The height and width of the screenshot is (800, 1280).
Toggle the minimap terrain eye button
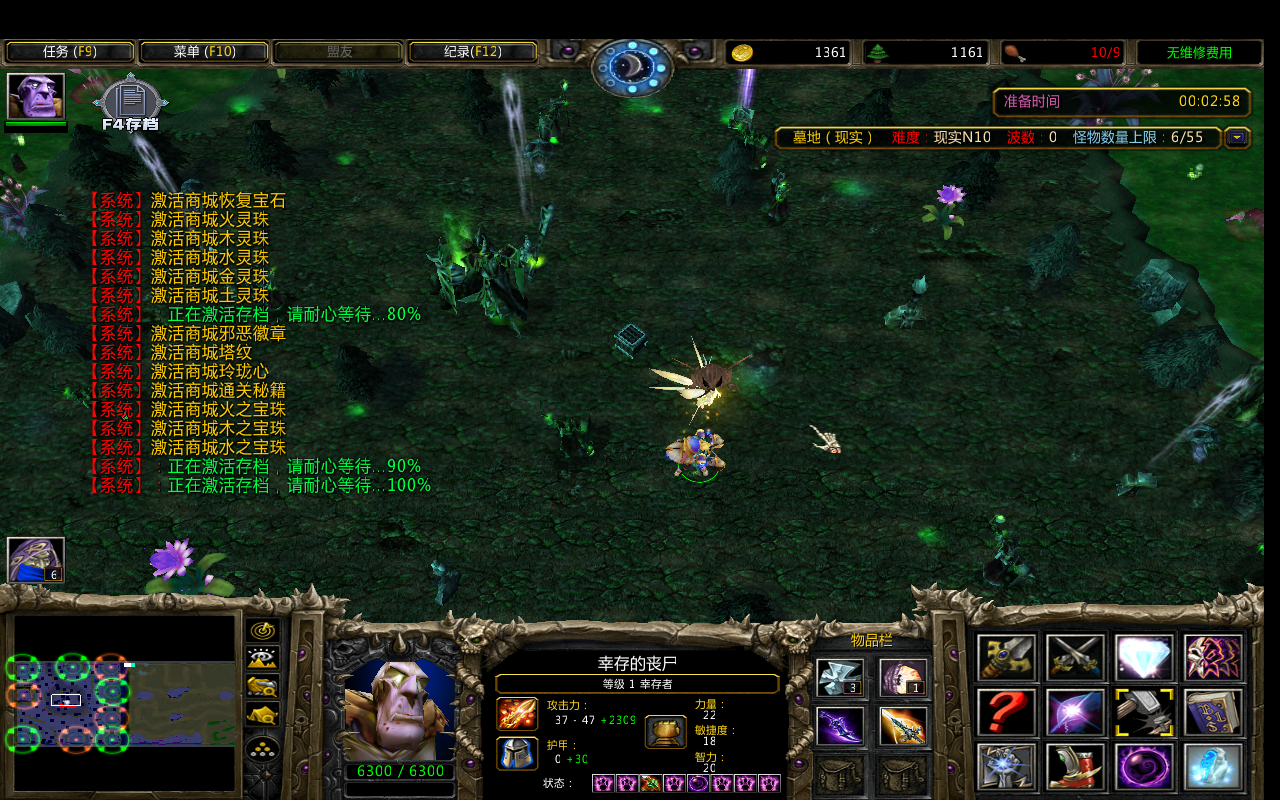[x=262, y=658]
